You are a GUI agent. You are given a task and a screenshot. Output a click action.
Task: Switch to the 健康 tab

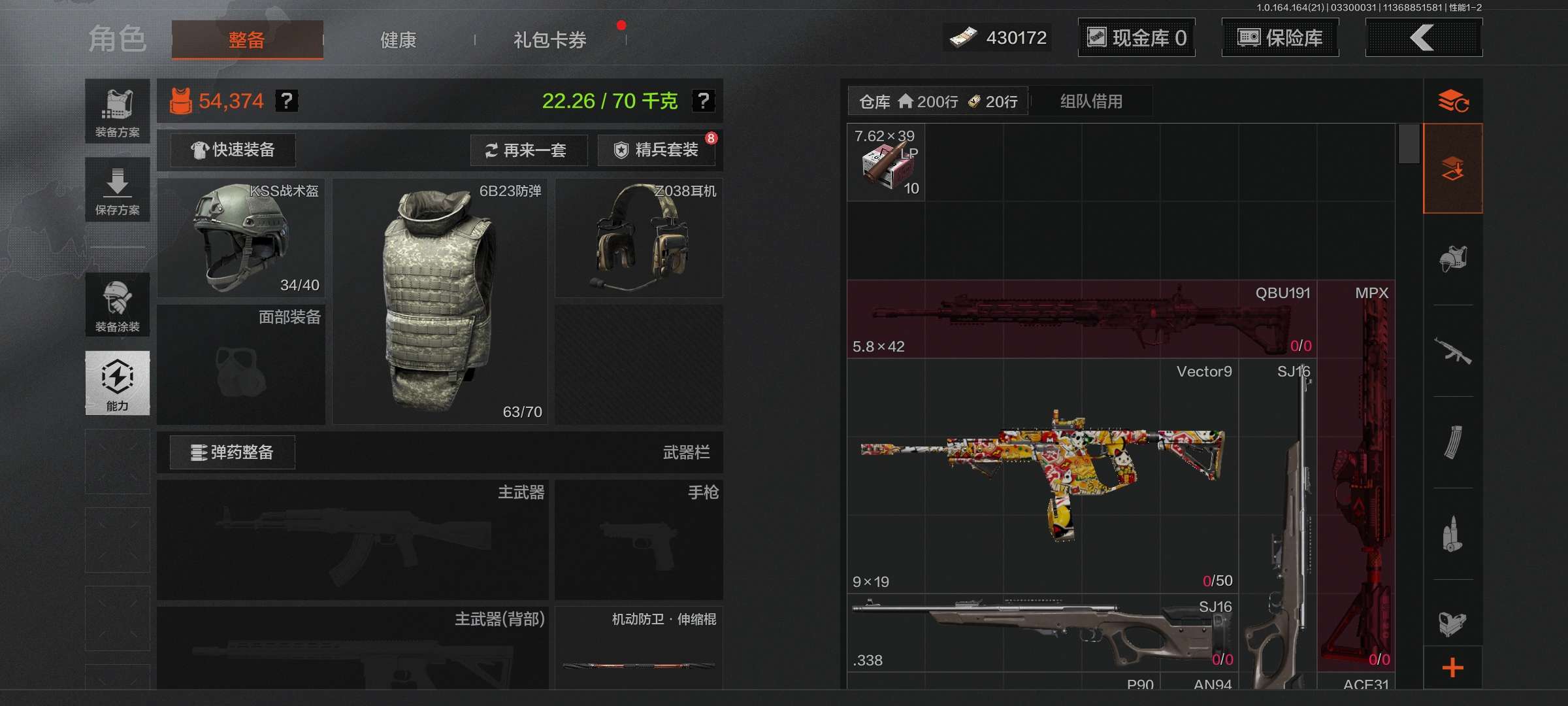click(x=398, y=40)
